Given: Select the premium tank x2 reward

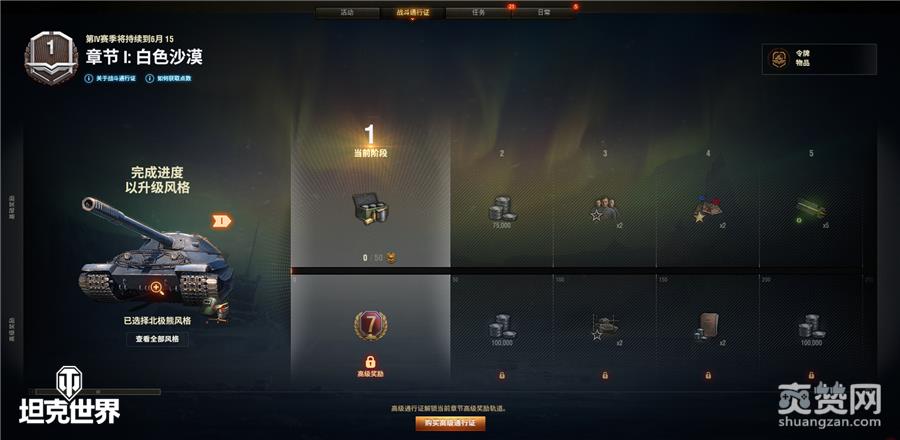Looking at the screenshot, I should 604,326.
